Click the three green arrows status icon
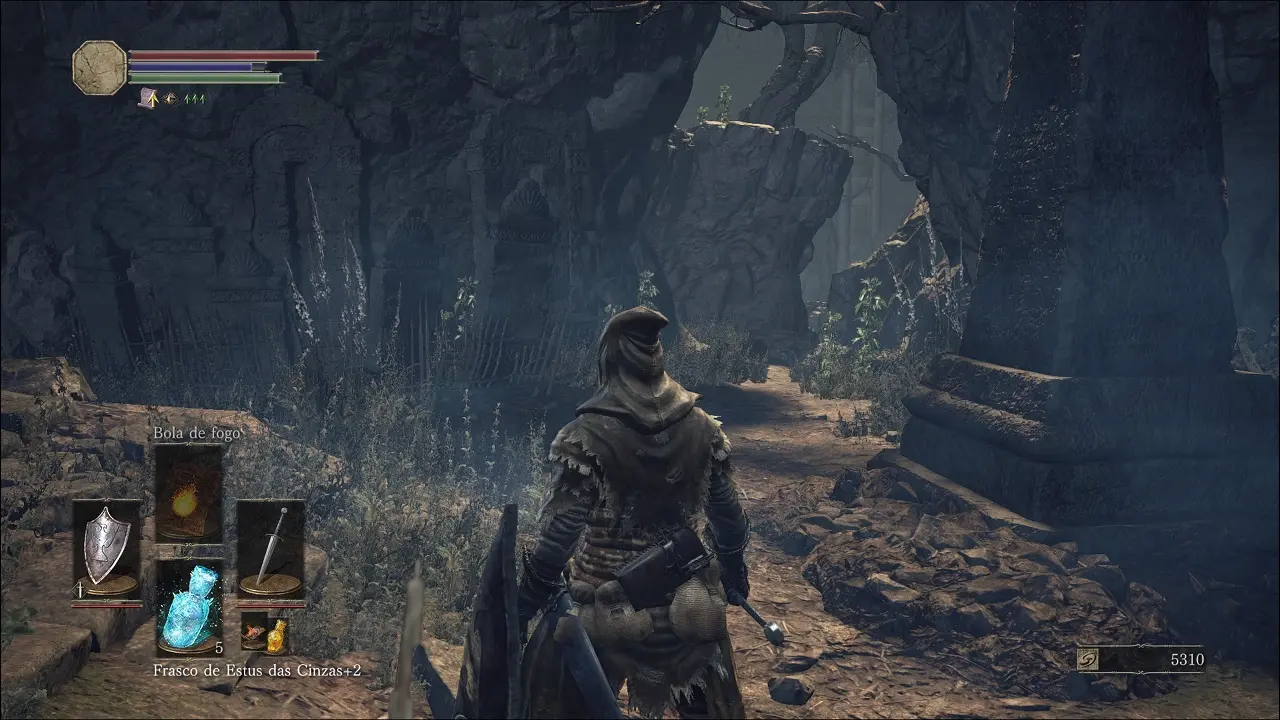Image resolution: width=1280 pixels, height=720 pixels. click(x=194, y=99)
